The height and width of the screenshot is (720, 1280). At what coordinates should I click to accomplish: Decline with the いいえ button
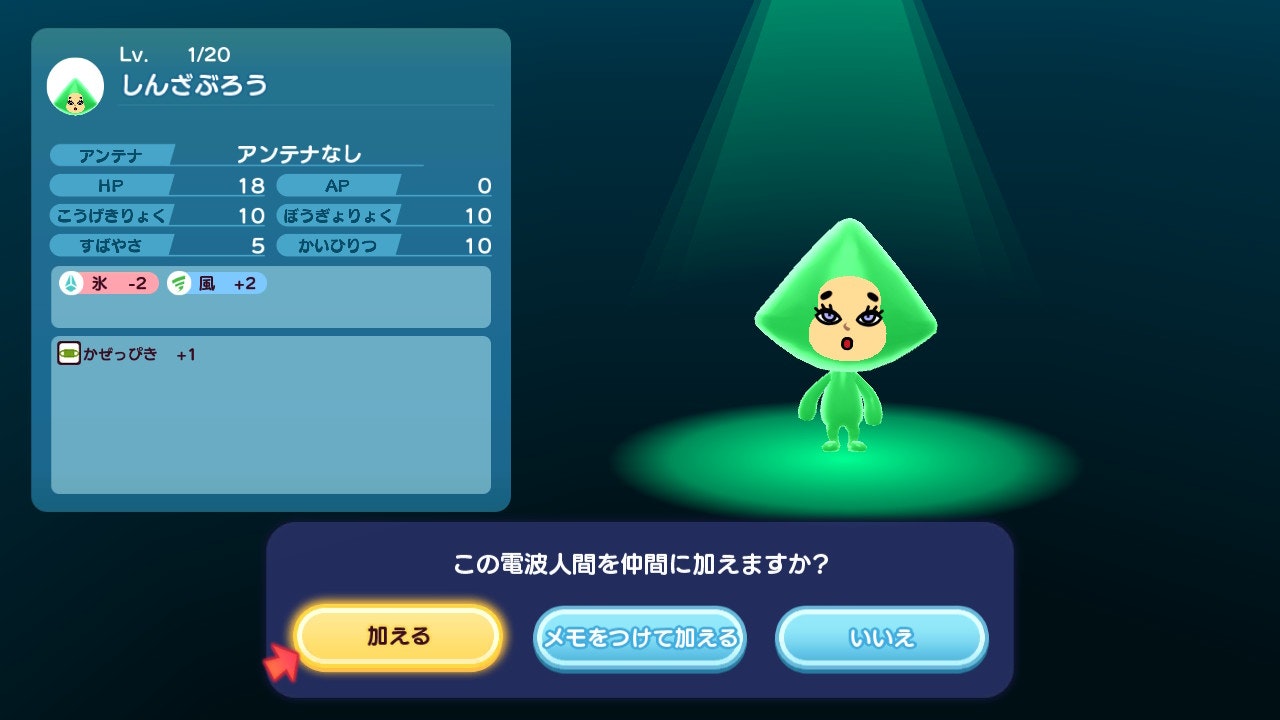[881, 637]
